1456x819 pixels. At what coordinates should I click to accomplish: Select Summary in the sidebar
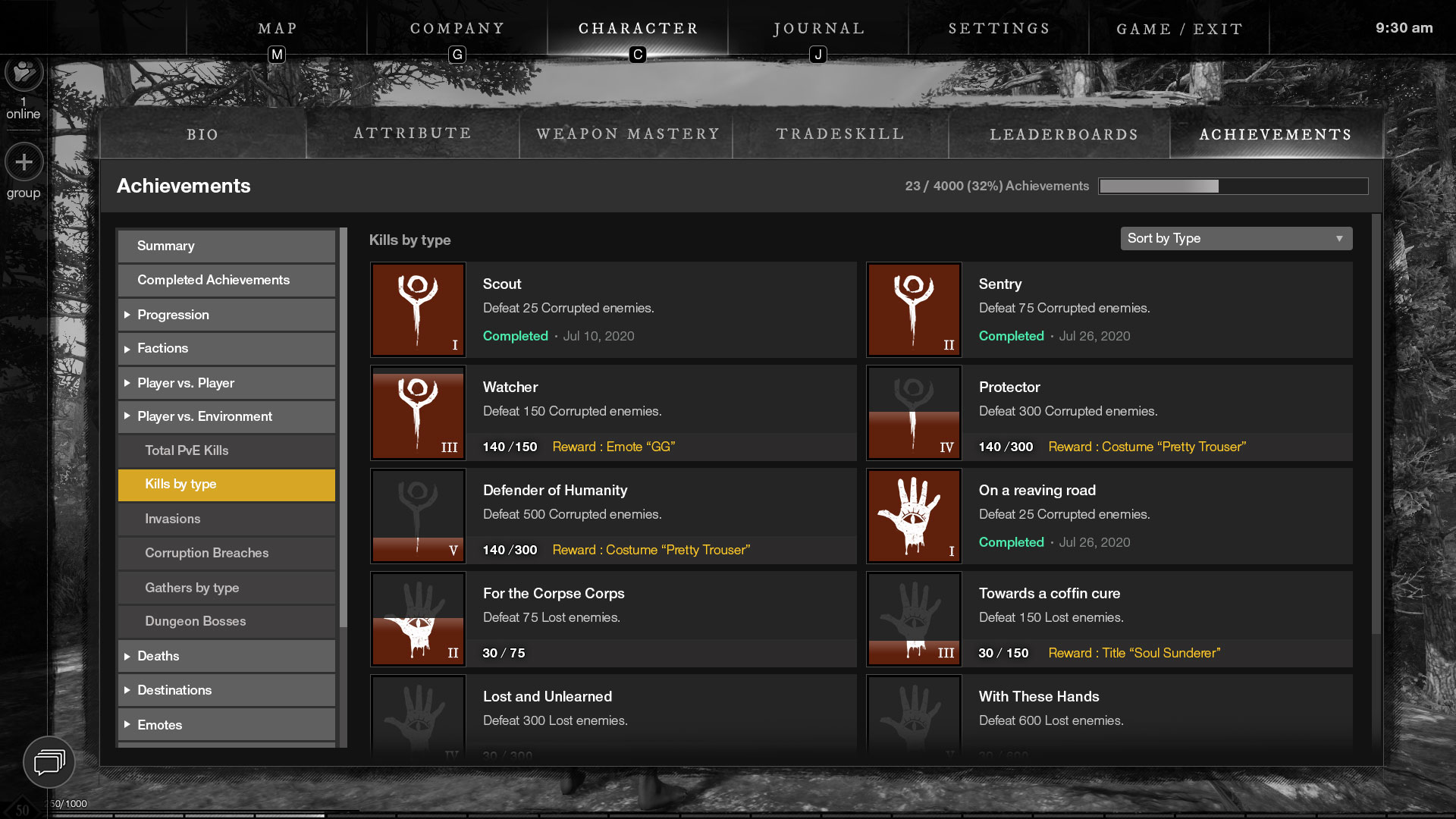[x=226, y=246]
